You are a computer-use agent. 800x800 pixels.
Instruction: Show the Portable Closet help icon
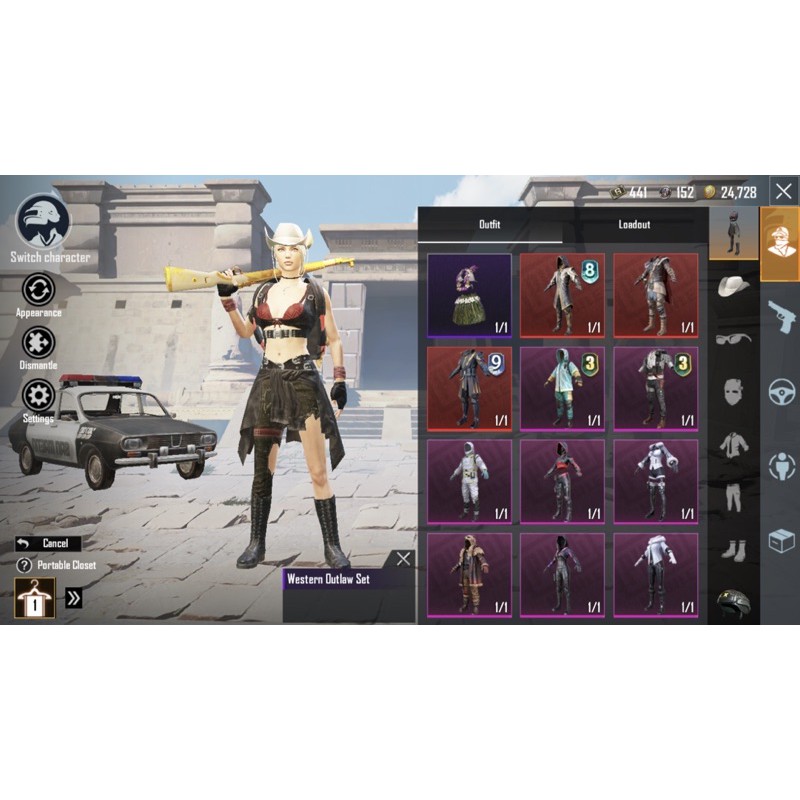coord(24,565)
